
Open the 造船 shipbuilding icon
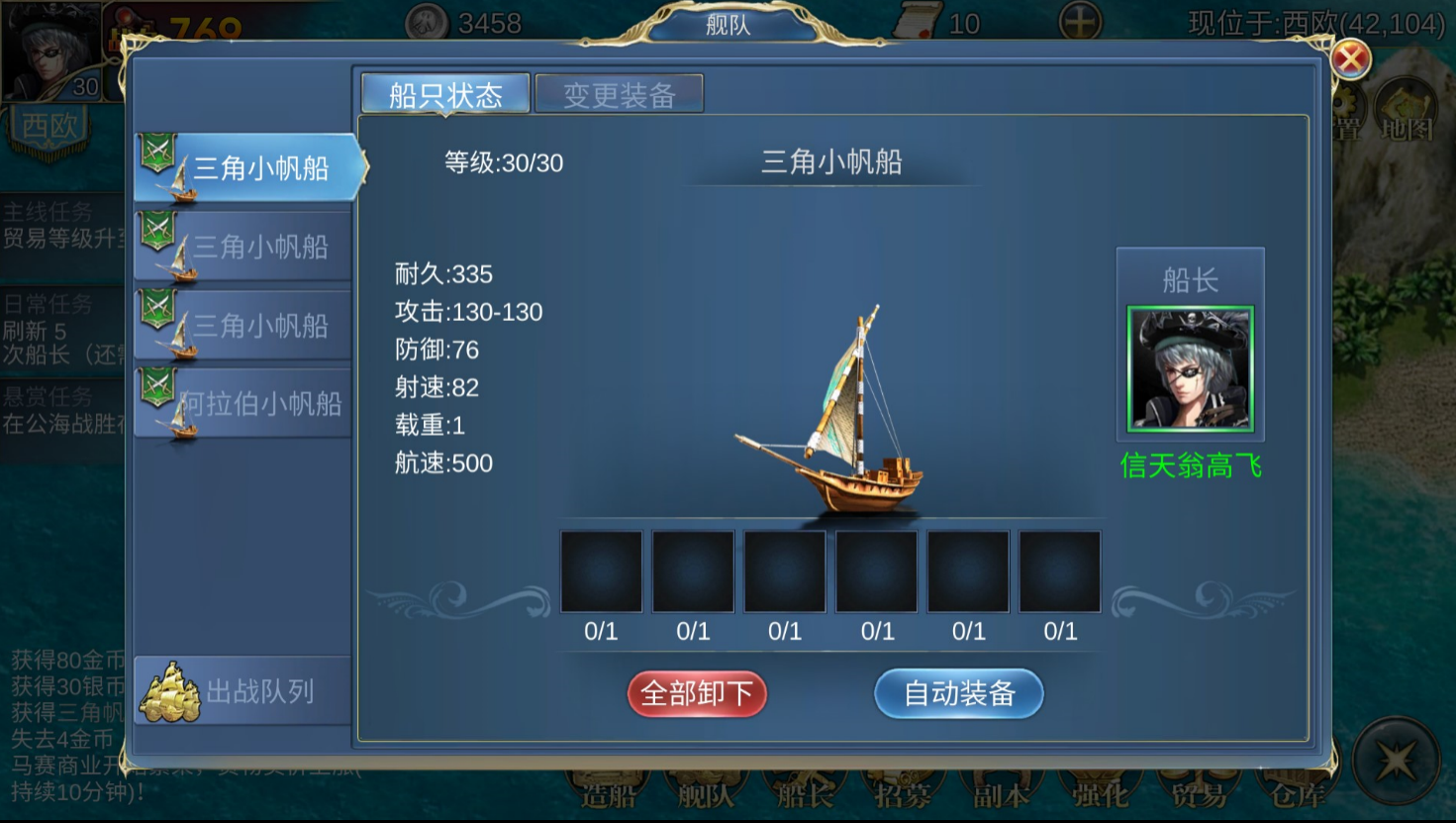(x=608, y=787)
